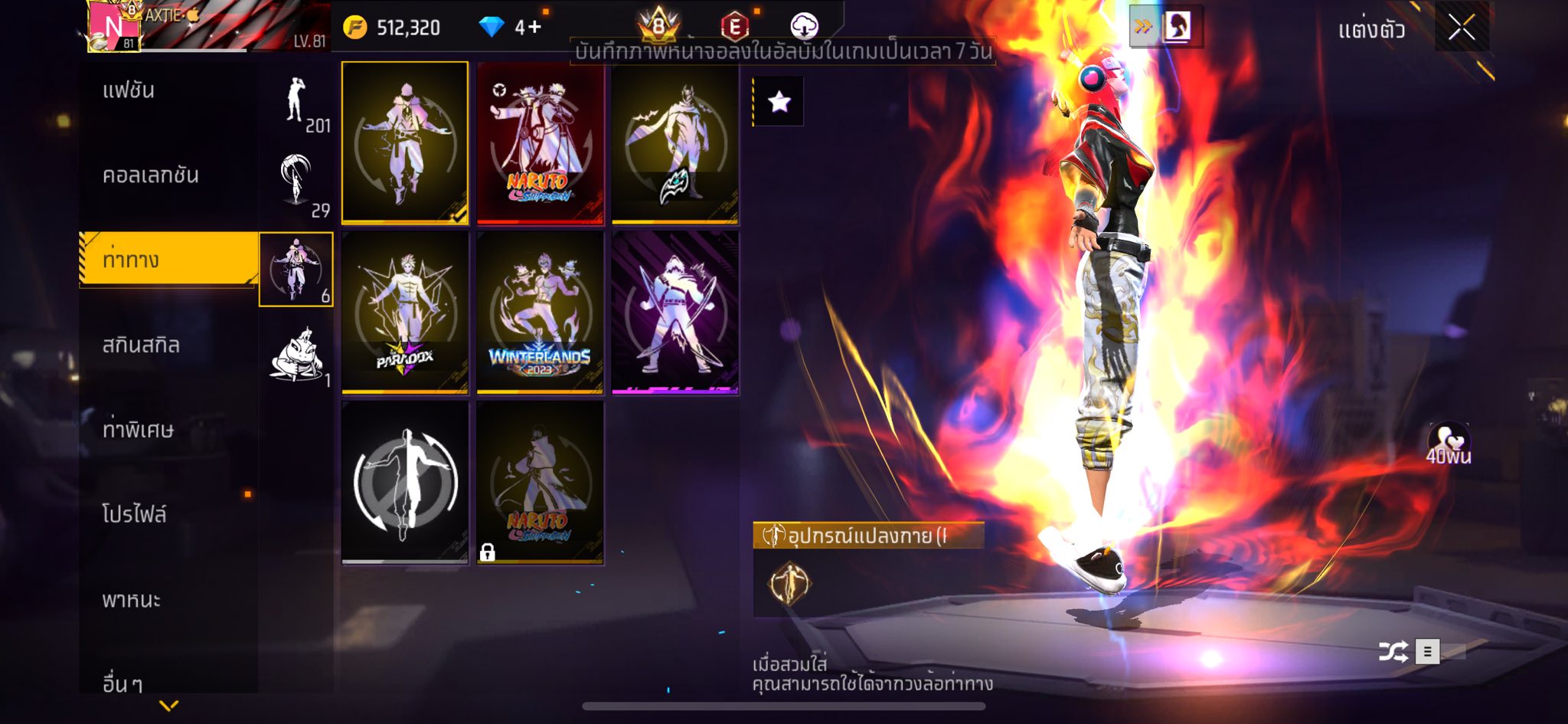Open the player profile avatar
1568x724 pixels.
113,28
